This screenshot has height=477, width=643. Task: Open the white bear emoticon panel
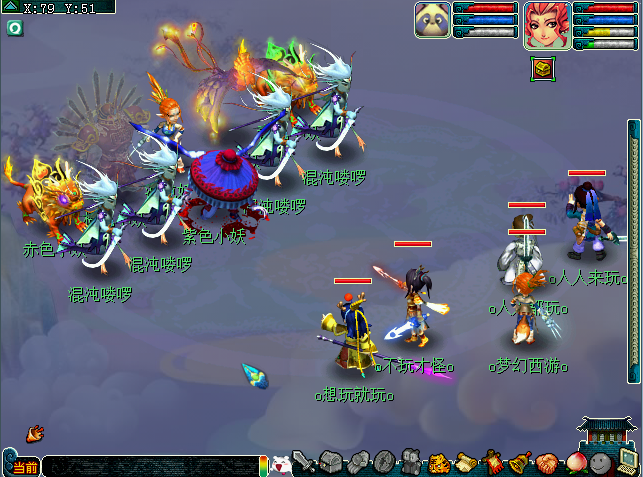coord(281,464)
